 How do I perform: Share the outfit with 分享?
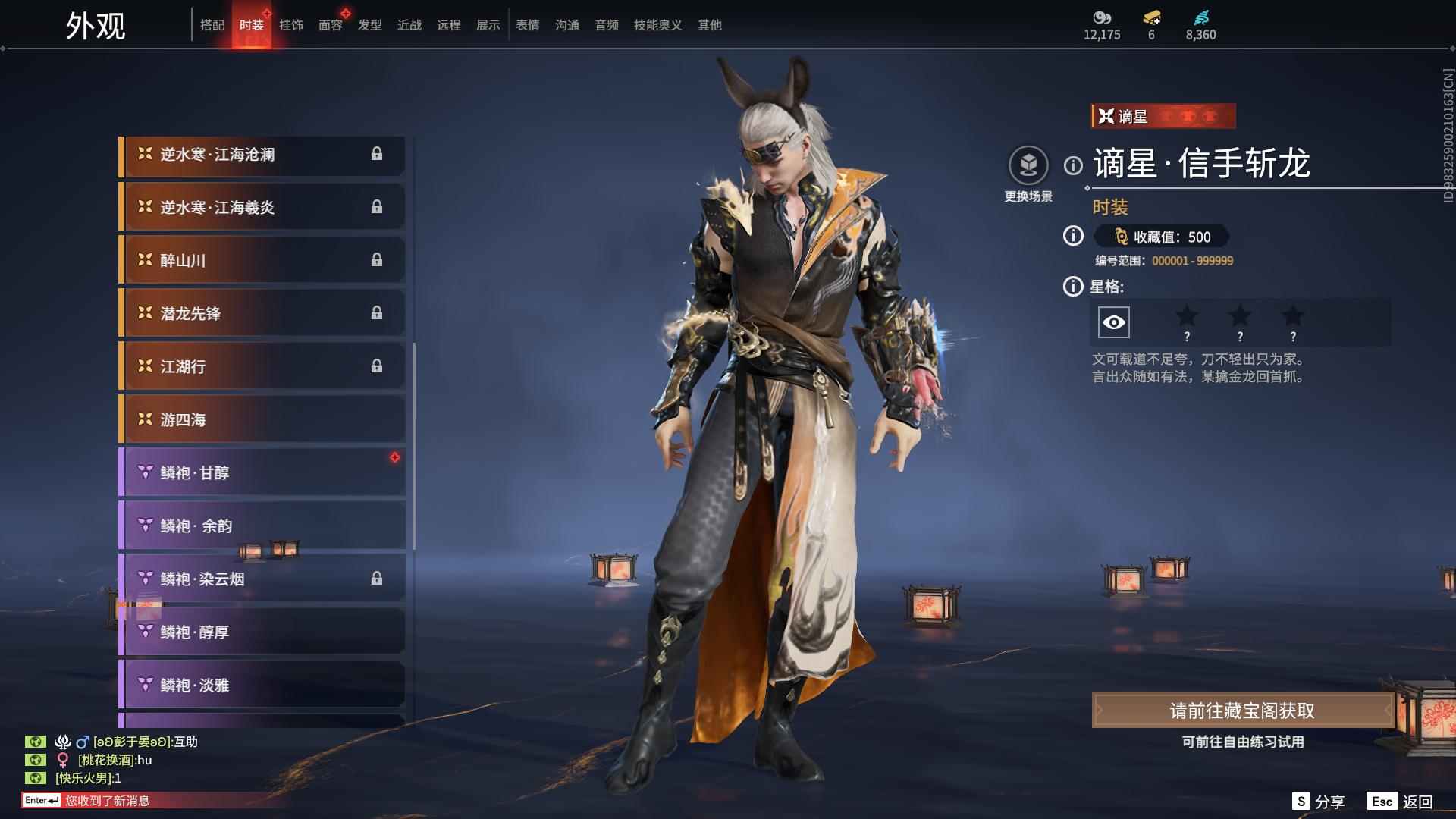click(1319, 802)
